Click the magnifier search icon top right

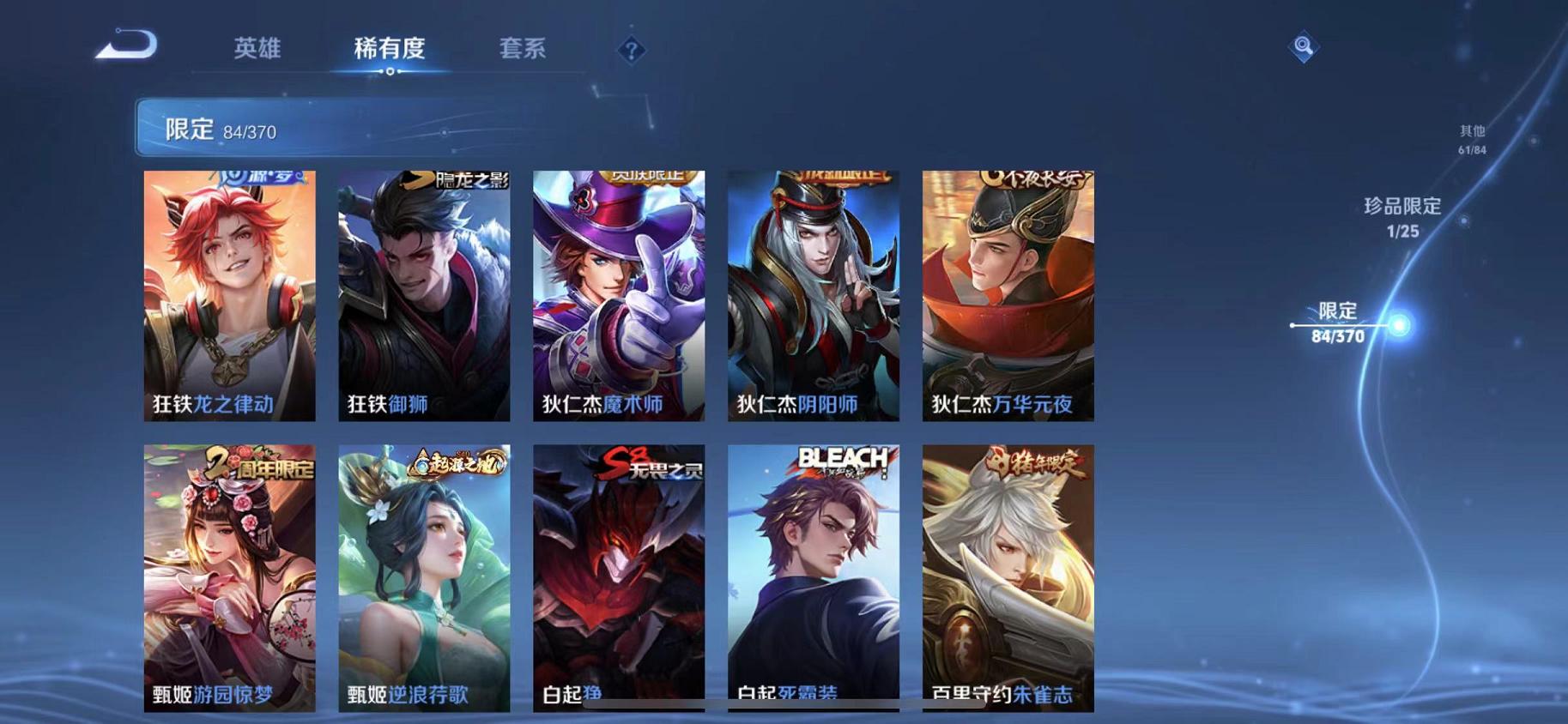point(1303,47)
